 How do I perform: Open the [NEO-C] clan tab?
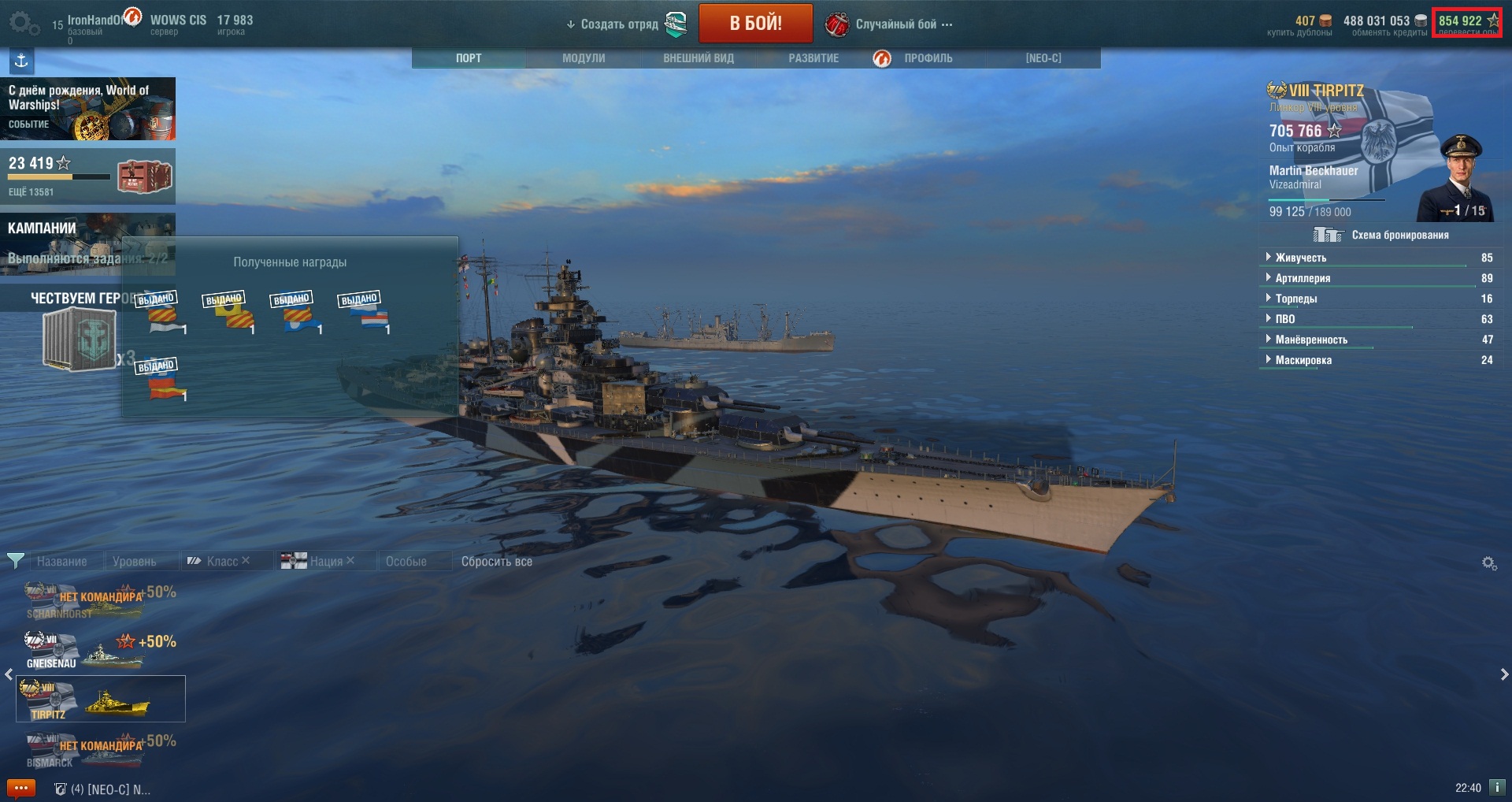tap(1043, 58)
